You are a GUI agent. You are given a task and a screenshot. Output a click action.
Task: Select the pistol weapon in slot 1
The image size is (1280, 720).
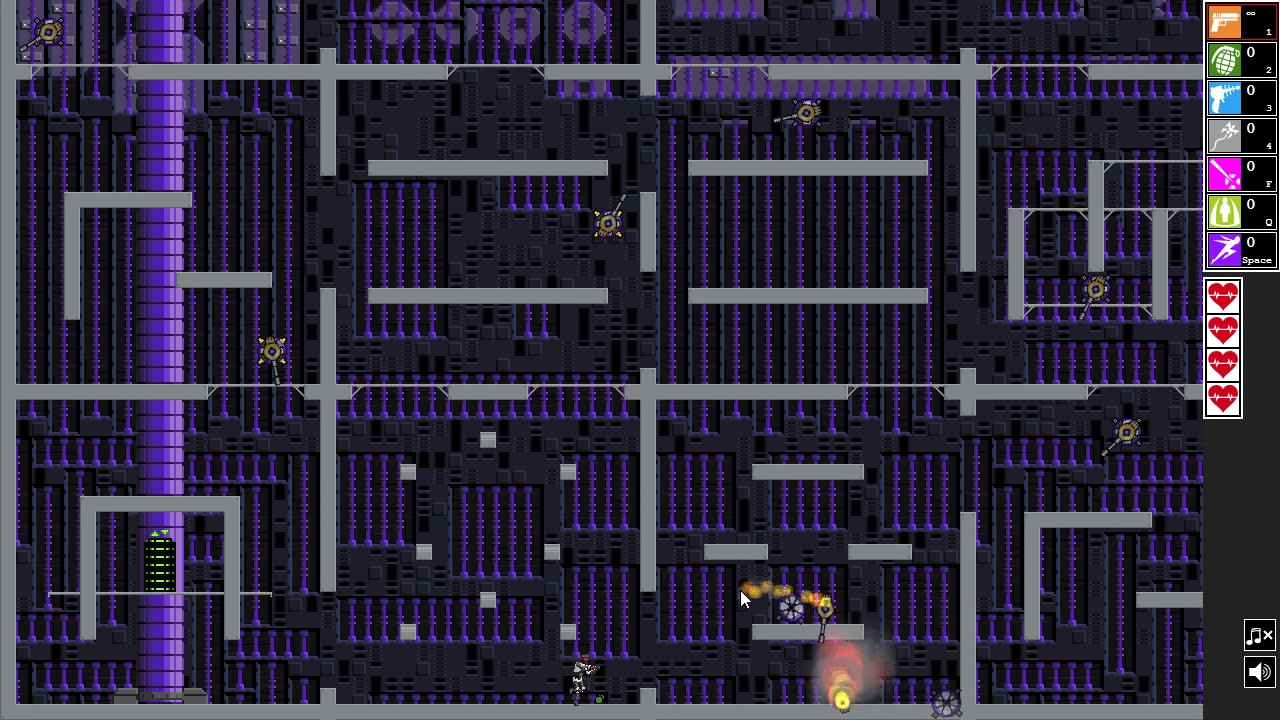click(1225, 21)
